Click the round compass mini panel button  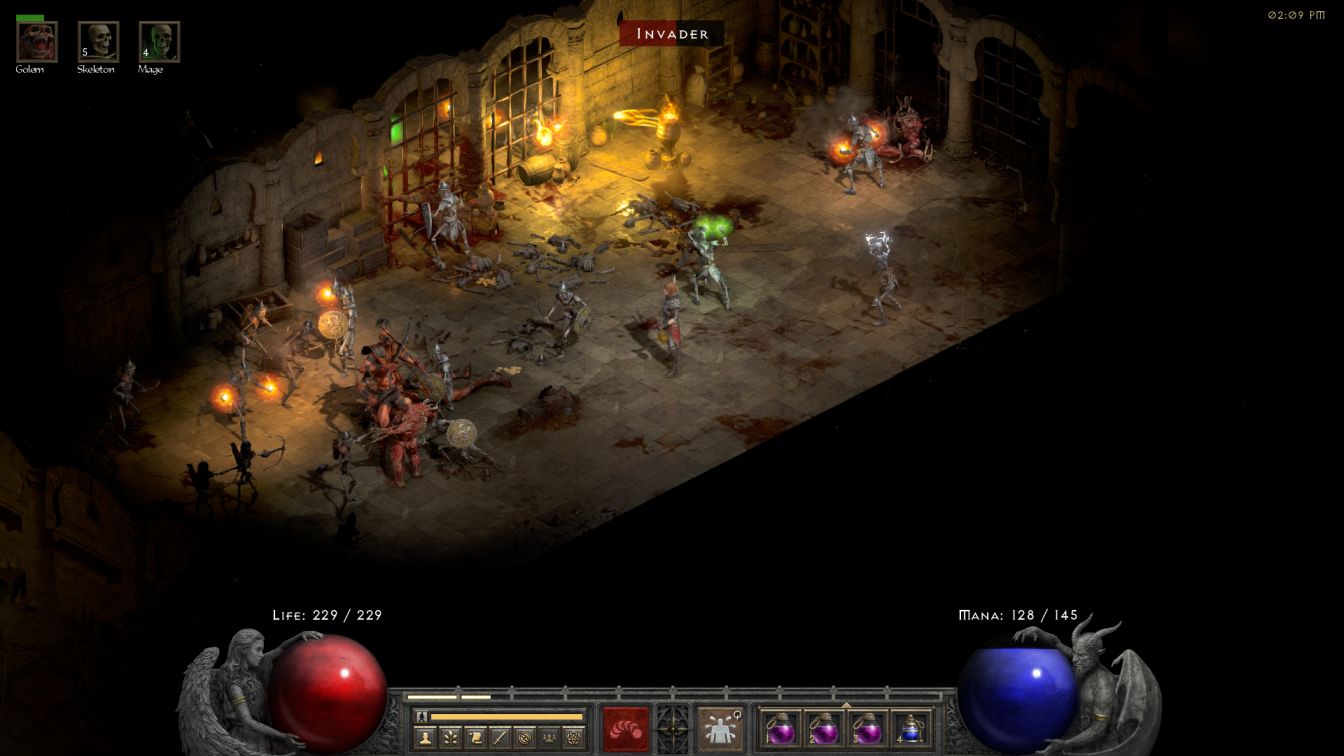[x=524, y=738]
